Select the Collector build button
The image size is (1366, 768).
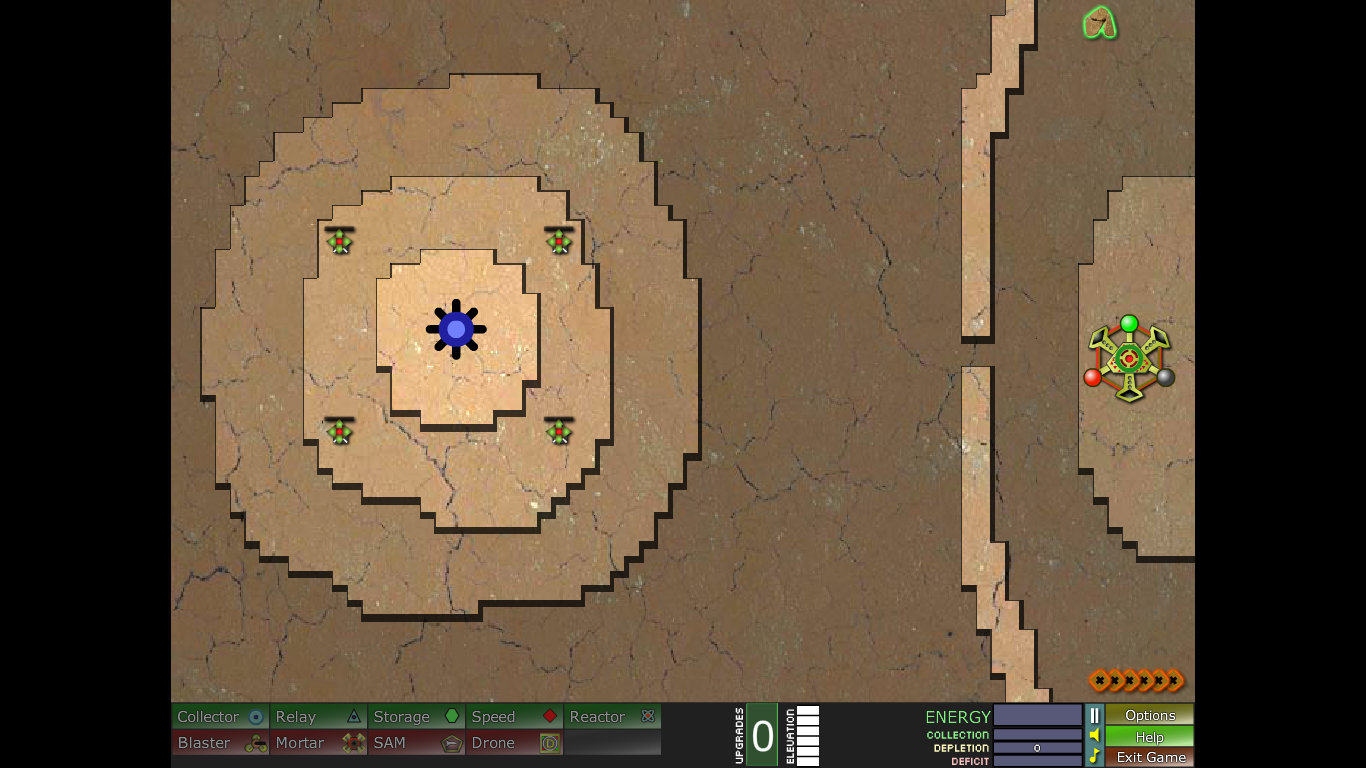(221, 716)
